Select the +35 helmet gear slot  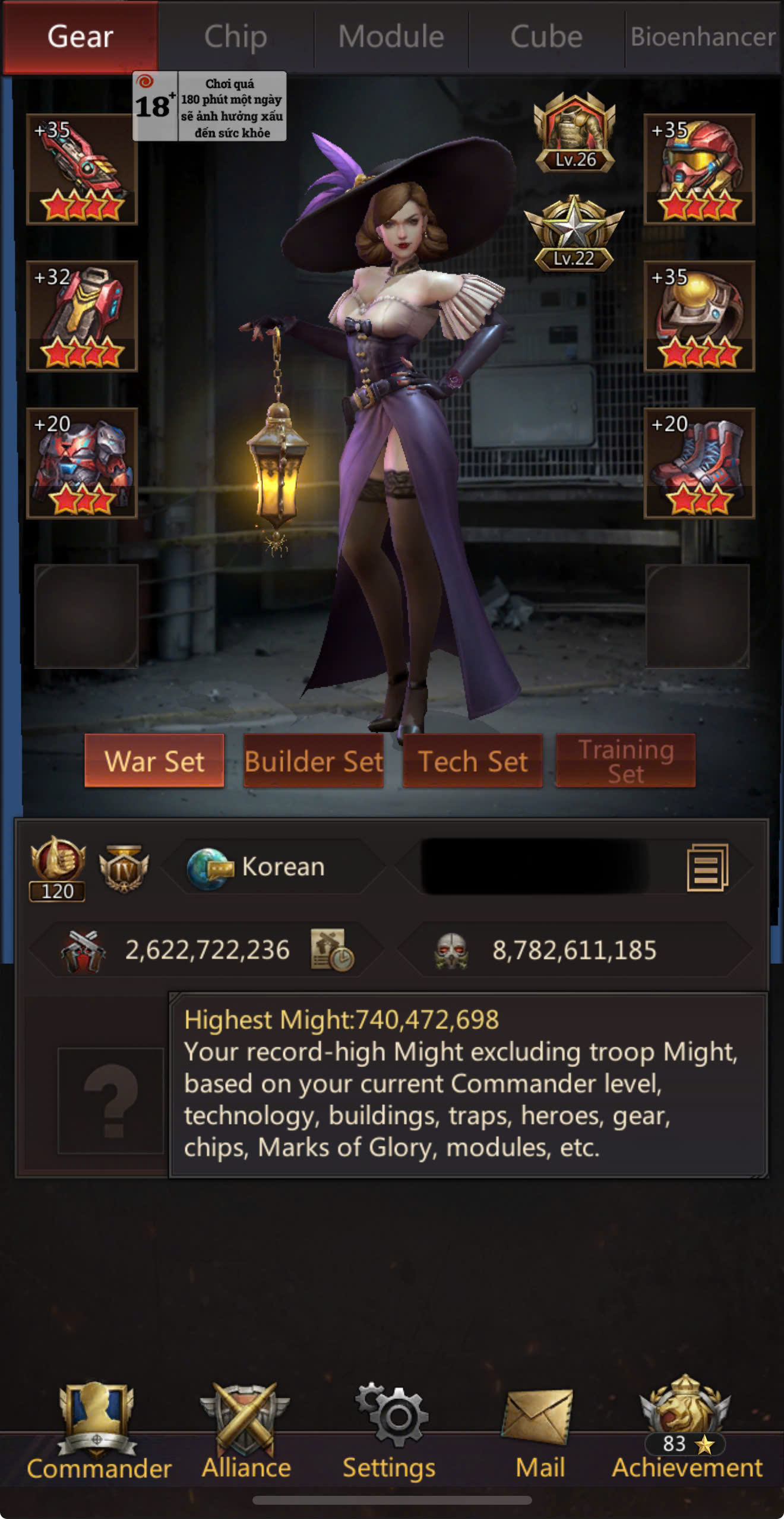[699, 170]
